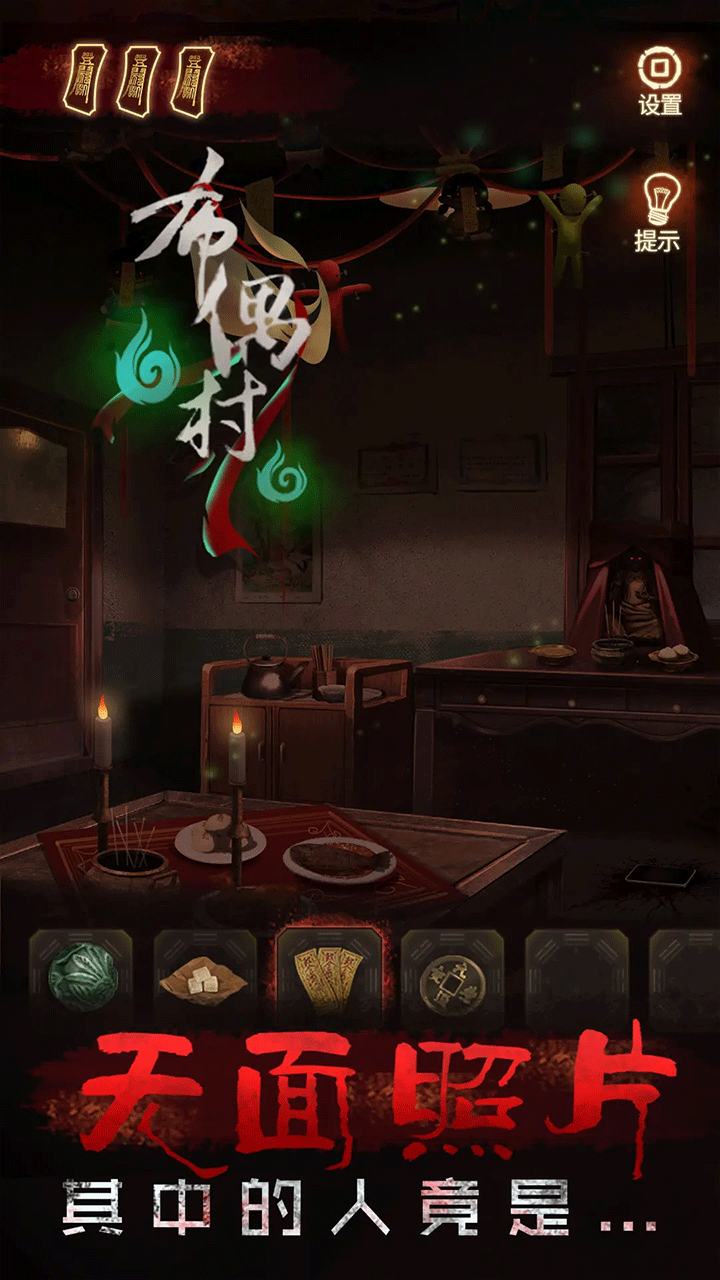The width and height of the screenshot is (720, 1280).
Task: Tap the 提示 lightbulb hint button
Action: (657, 211)
